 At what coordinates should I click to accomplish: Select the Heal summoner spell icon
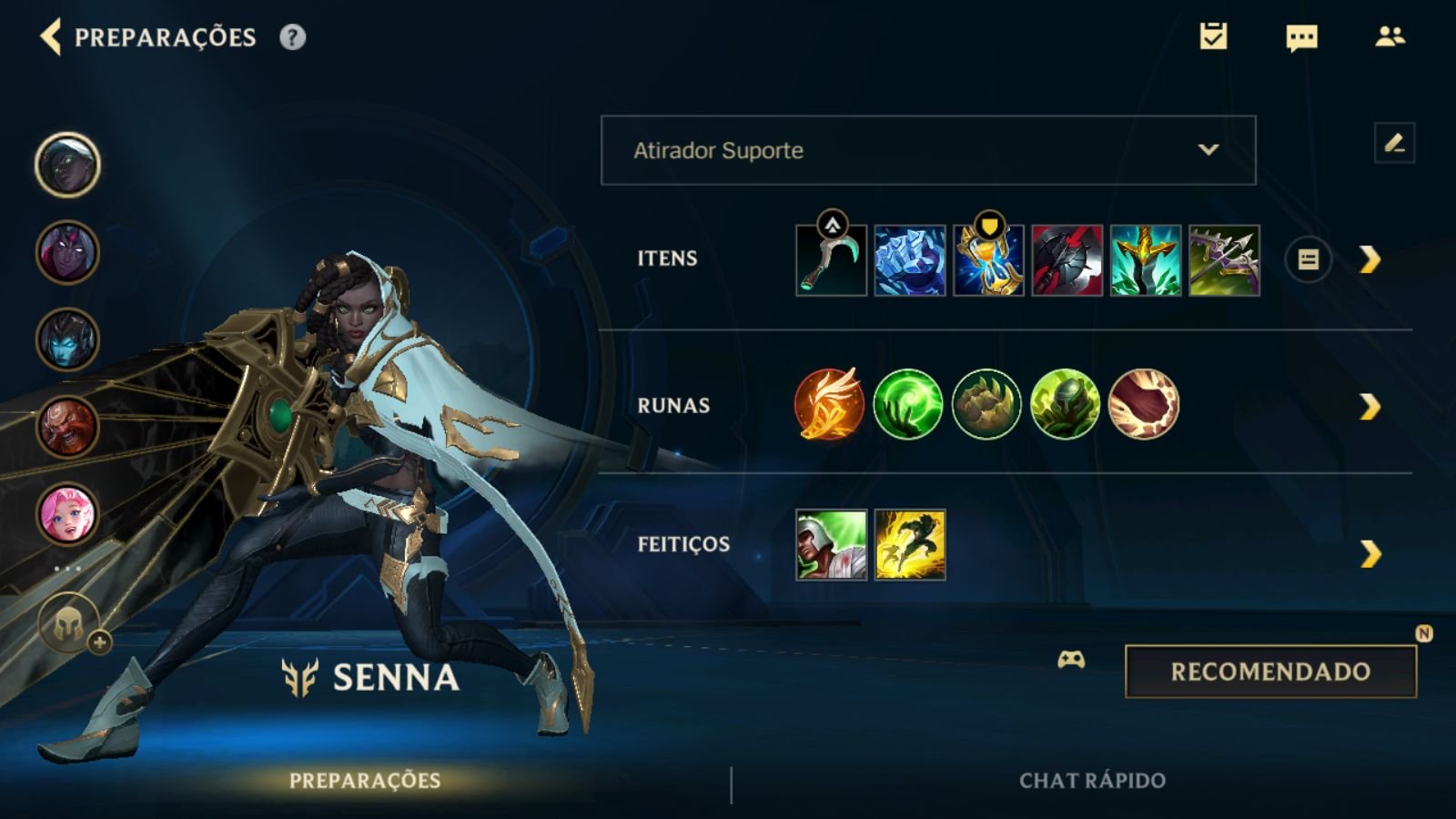point(831,544)
